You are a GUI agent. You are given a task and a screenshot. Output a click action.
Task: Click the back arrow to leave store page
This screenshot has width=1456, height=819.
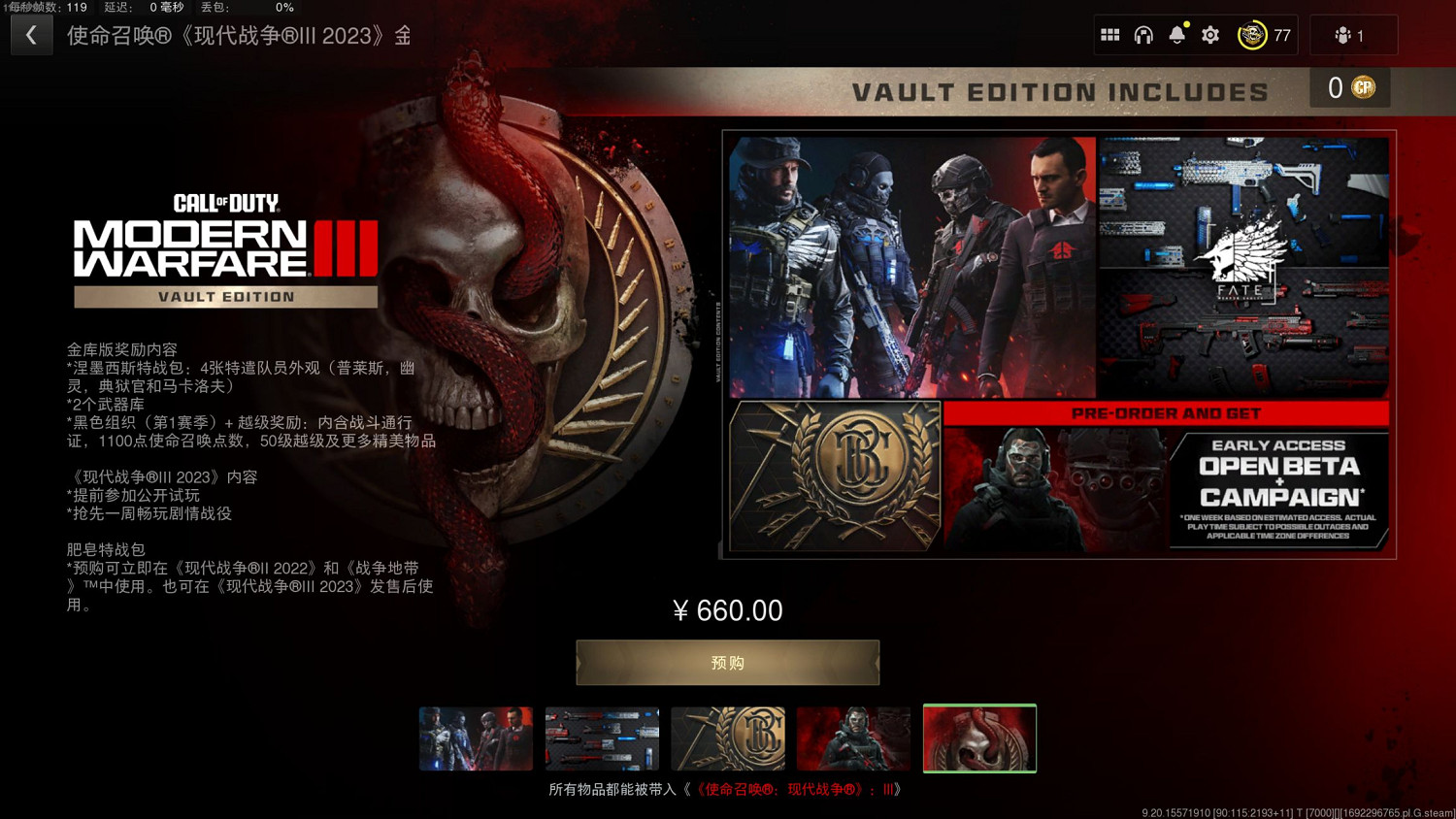[x=32, y=35]
